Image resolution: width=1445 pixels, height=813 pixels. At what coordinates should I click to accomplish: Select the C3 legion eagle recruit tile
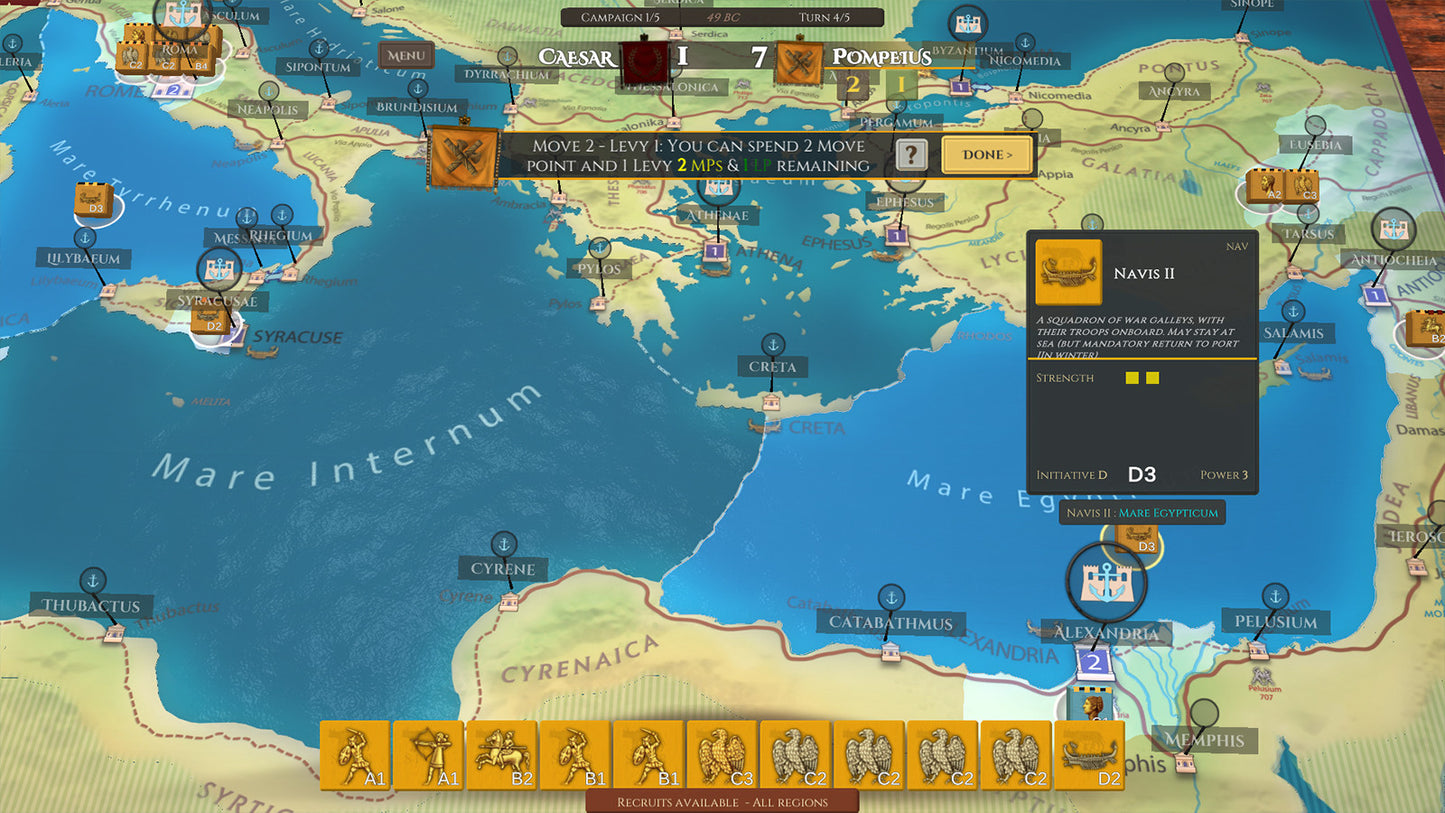723,755
